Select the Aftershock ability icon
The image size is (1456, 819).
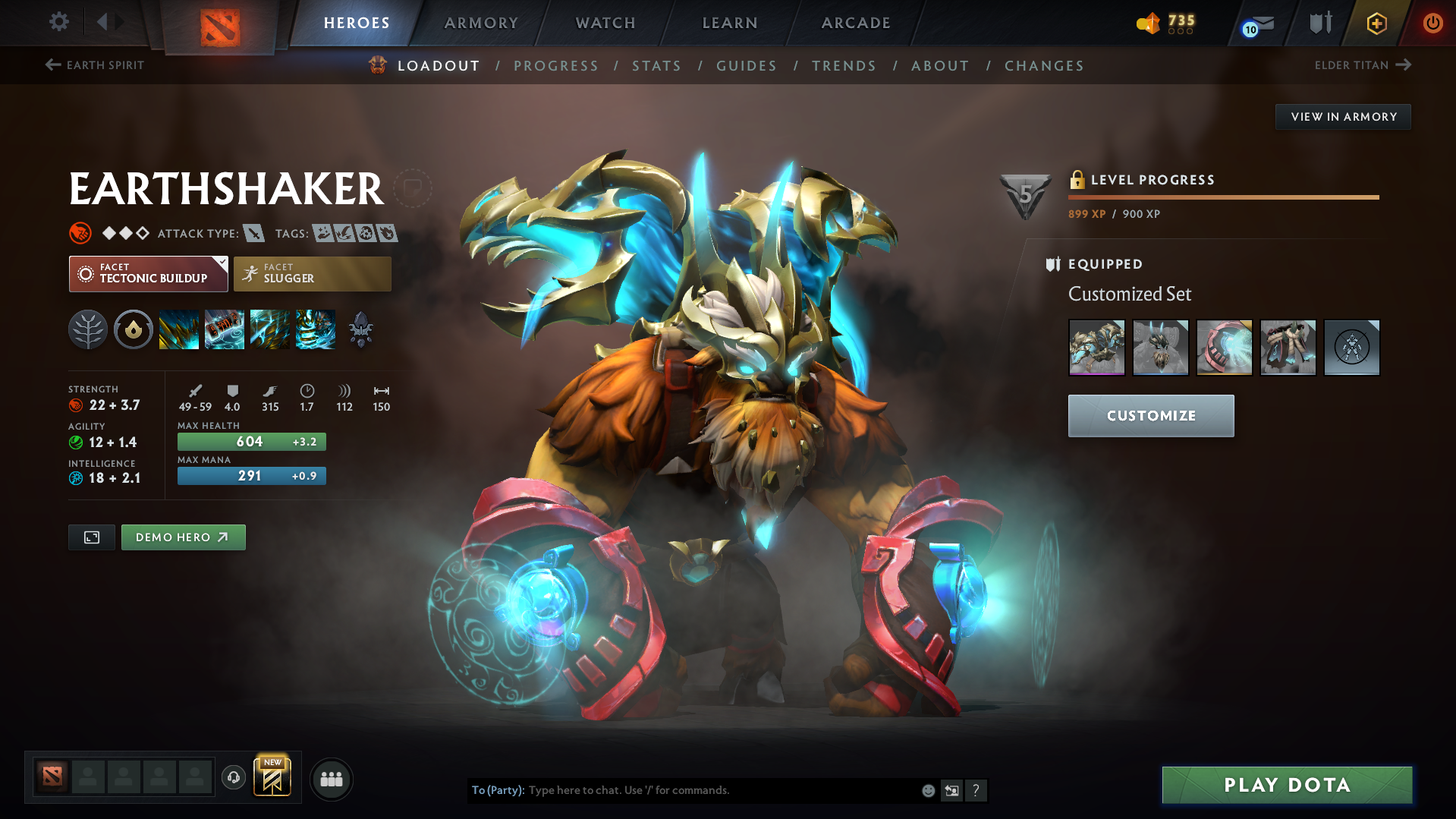[270, 329]
